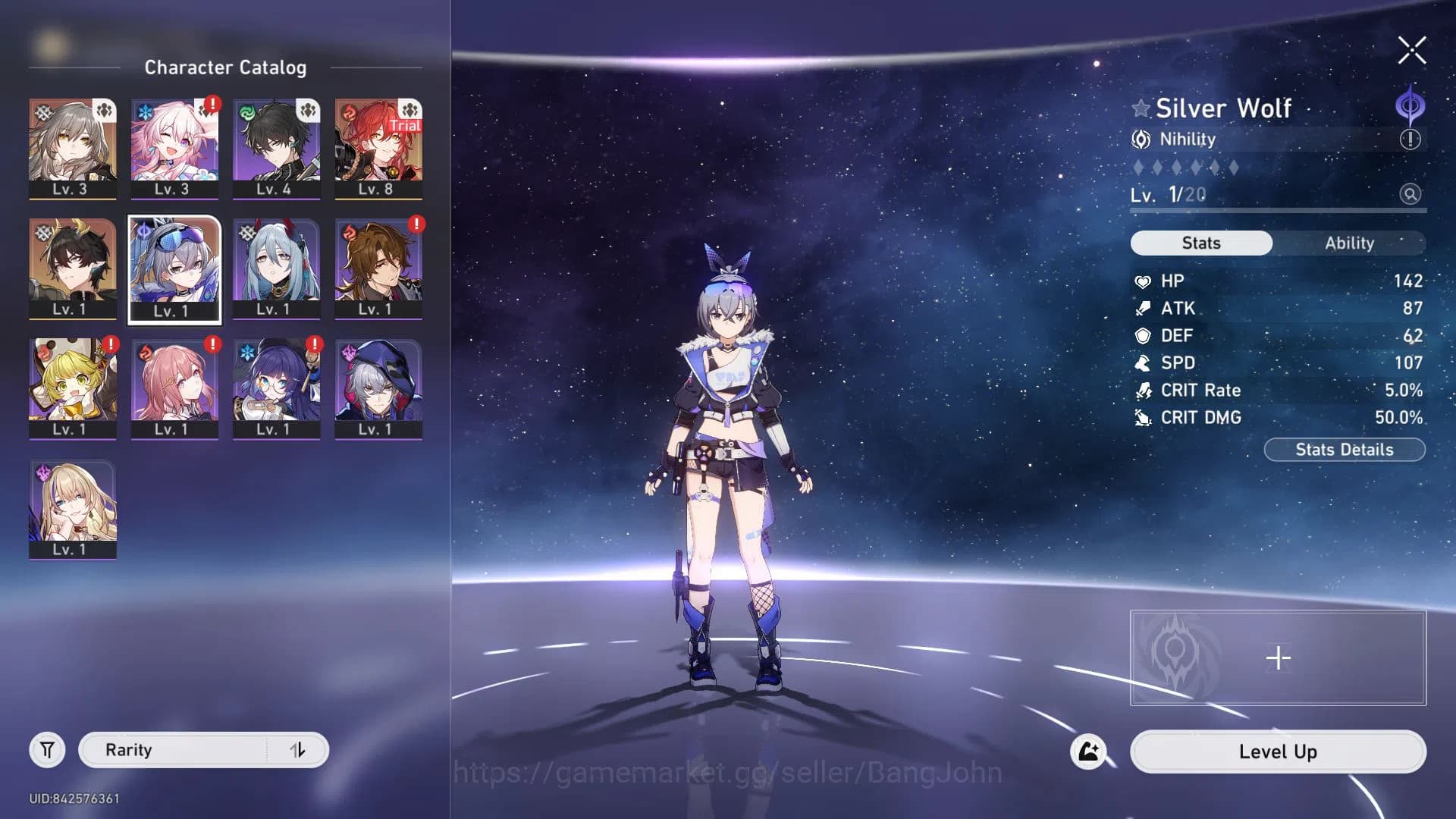Click the empty Light Cone slot with plus sign
This screenshot has width=1456, height=819.
coord(1277,658)
